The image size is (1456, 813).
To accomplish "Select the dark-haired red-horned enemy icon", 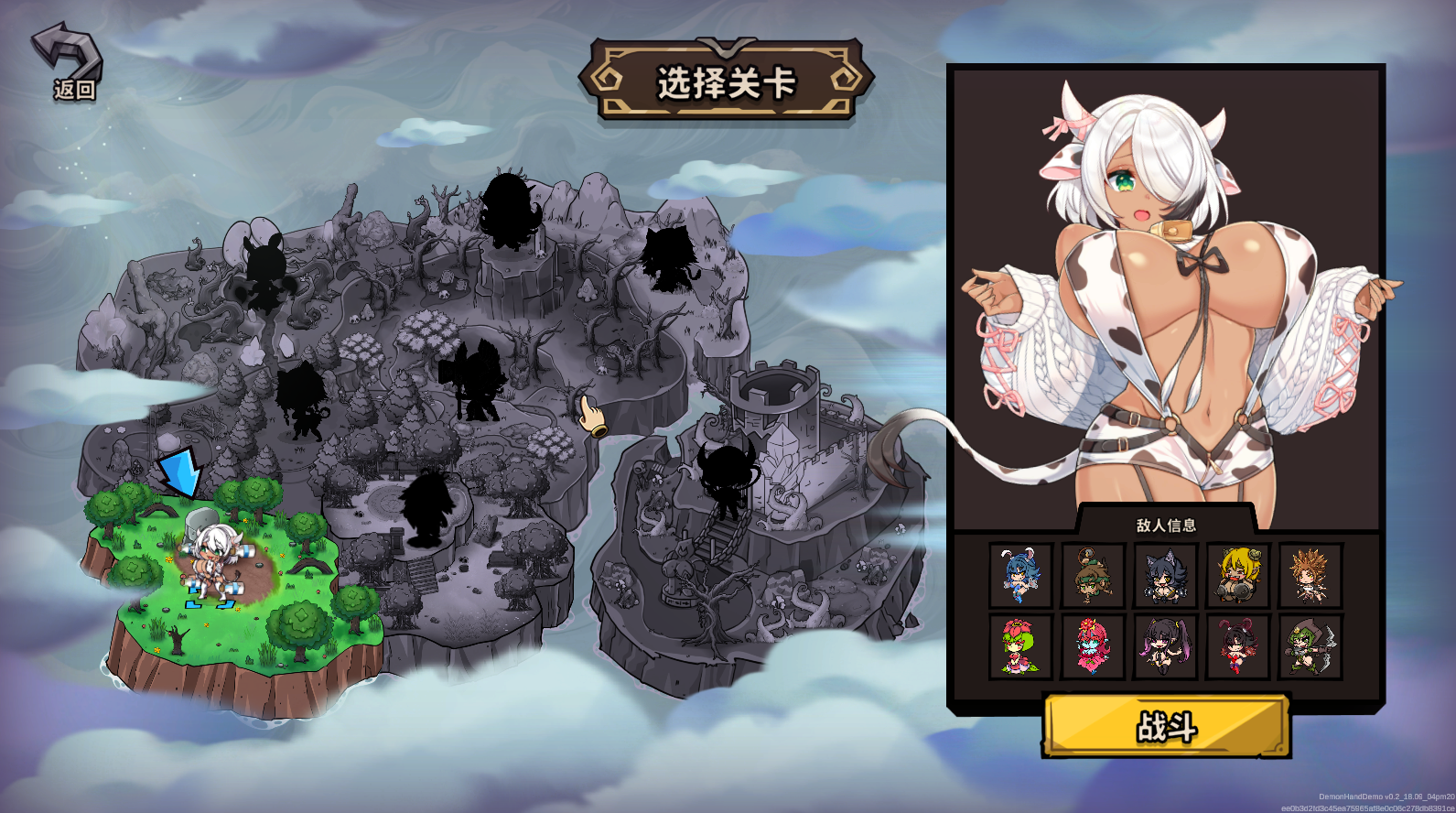I will coord(1237,646).
